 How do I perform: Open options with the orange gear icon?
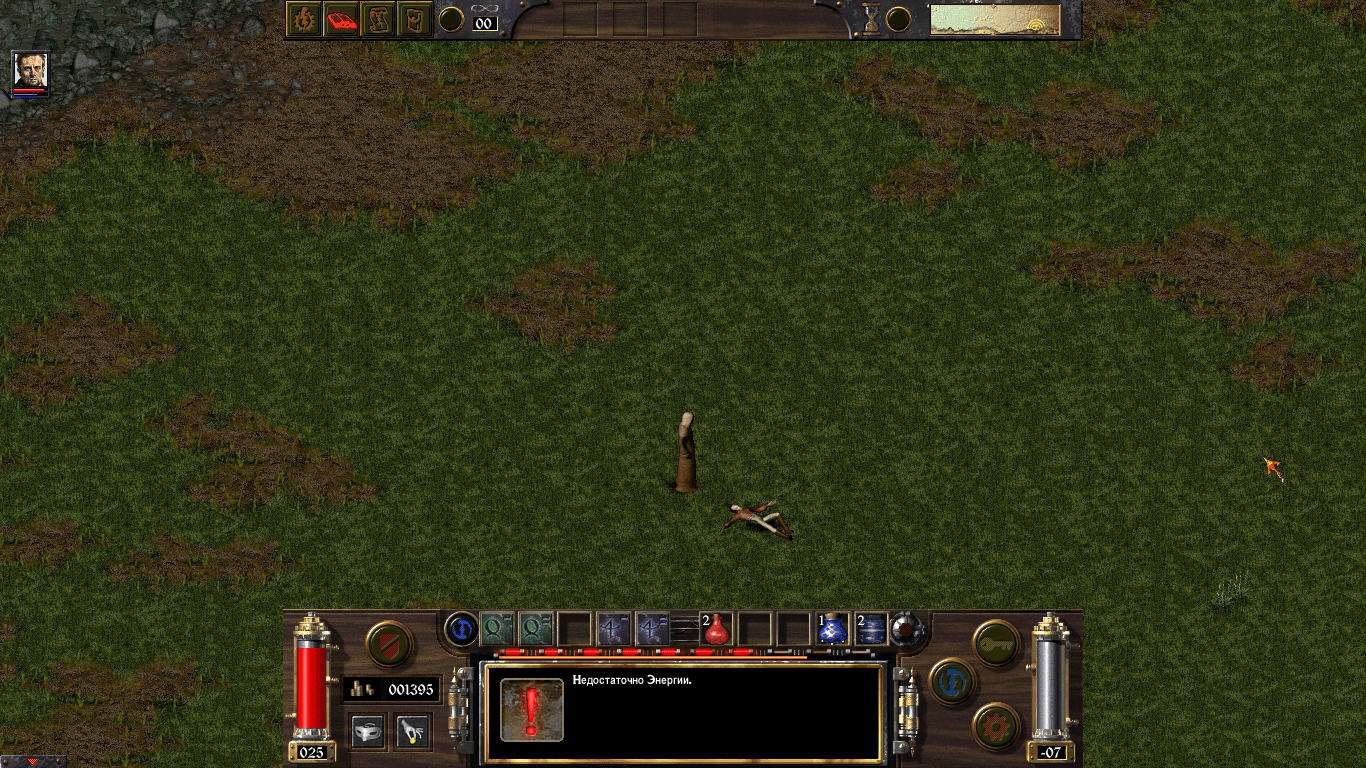[994, 724]
